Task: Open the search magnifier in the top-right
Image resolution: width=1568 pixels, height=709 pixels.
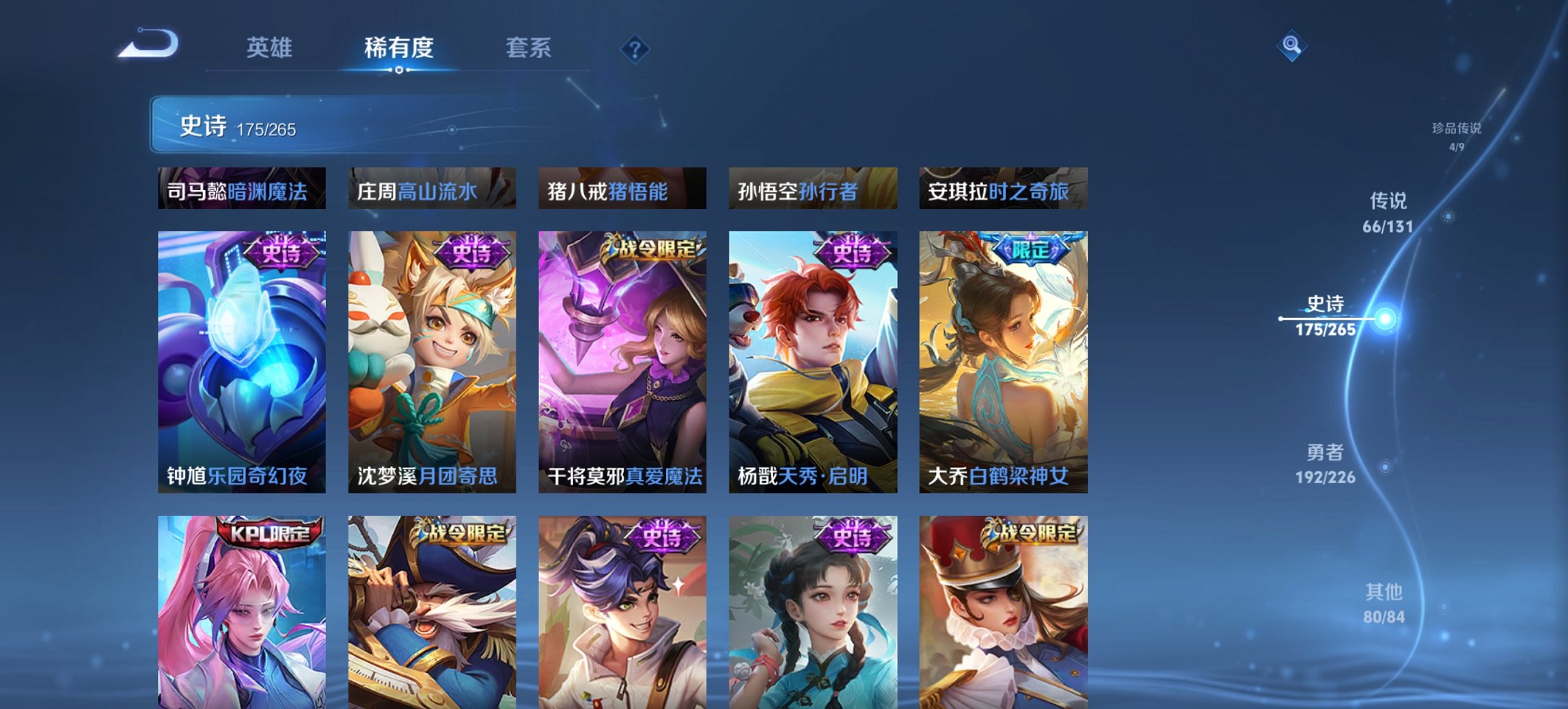Action: (1290, 46)
